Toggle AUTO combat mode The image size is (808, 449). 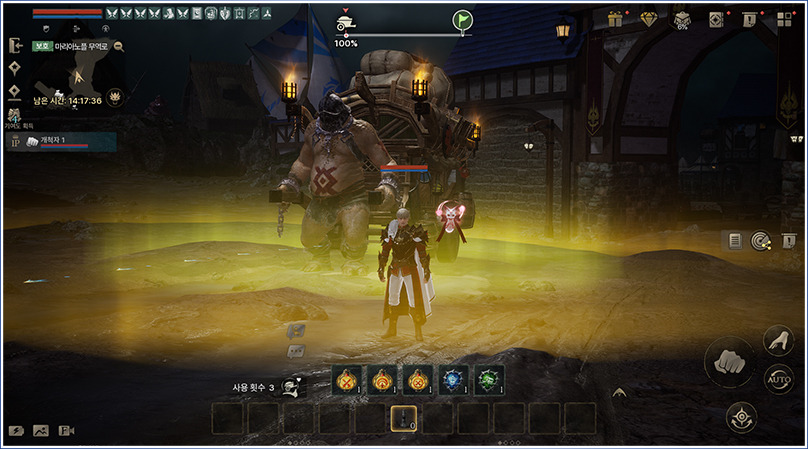click(x=778, y=379)
